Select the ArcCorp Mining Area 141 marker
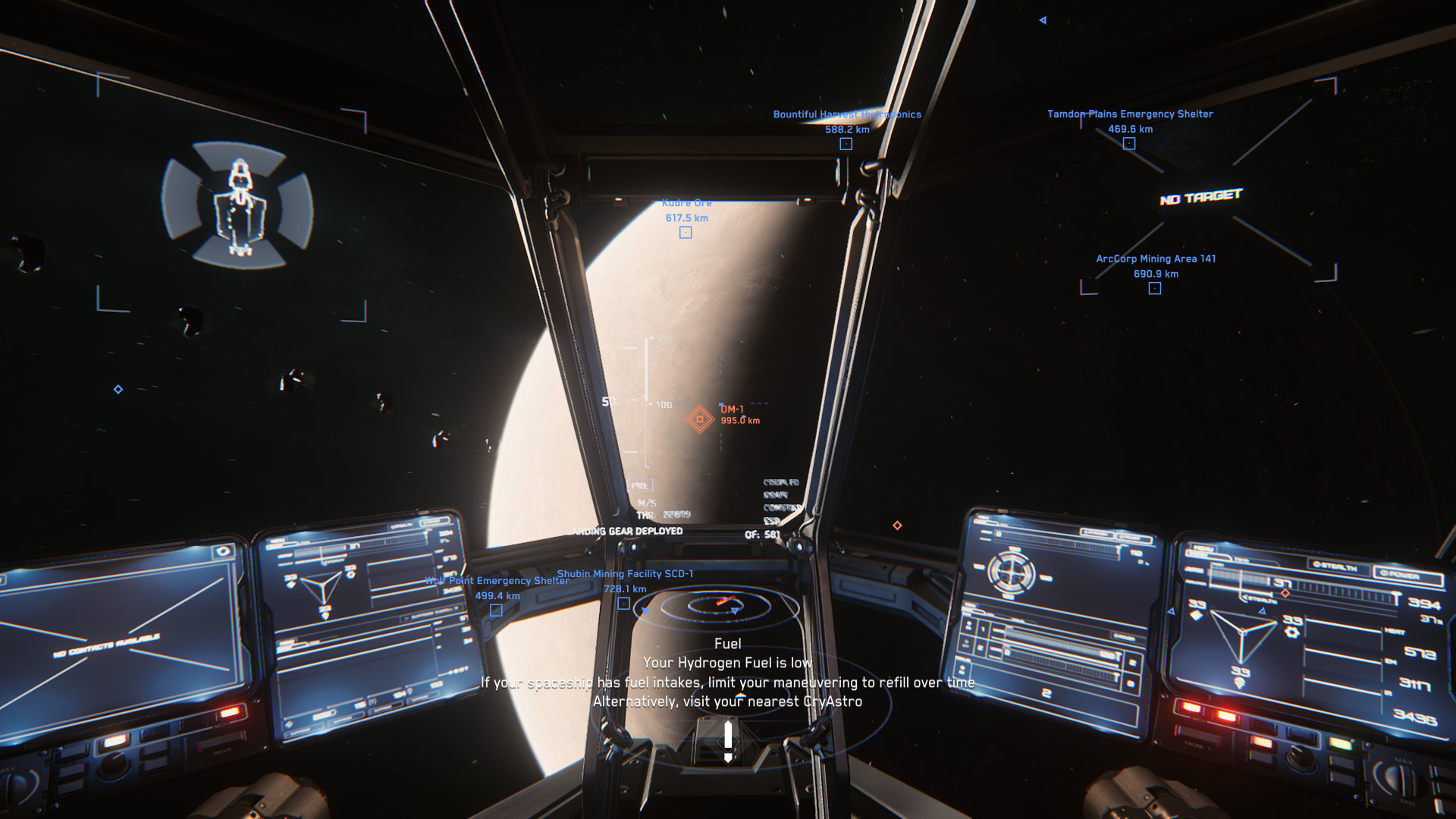Screen dimensions: 1456x819 (1154, 287)
